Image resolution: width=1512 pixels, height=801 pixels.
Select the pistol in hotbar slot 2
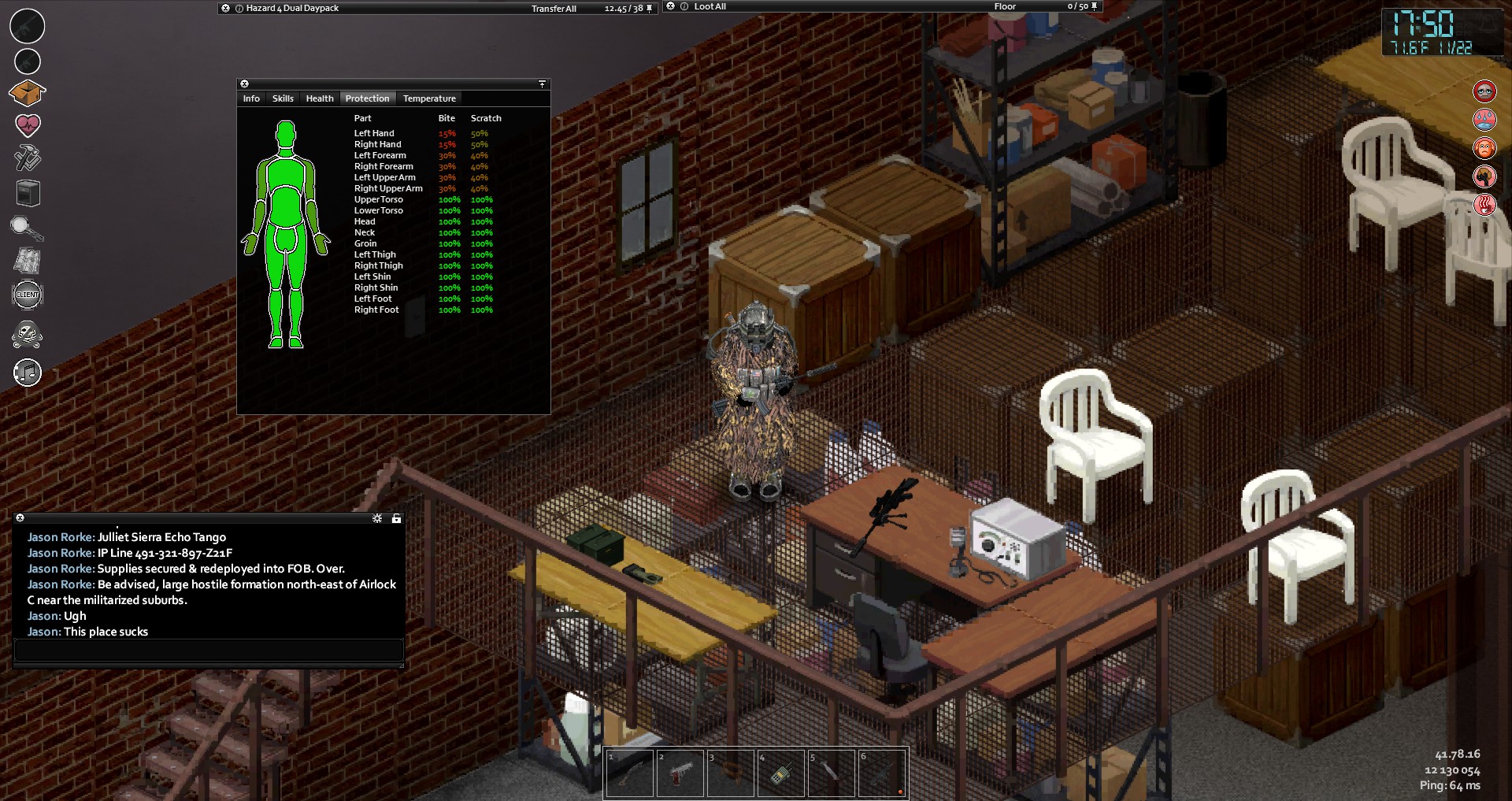click(680, 773)
